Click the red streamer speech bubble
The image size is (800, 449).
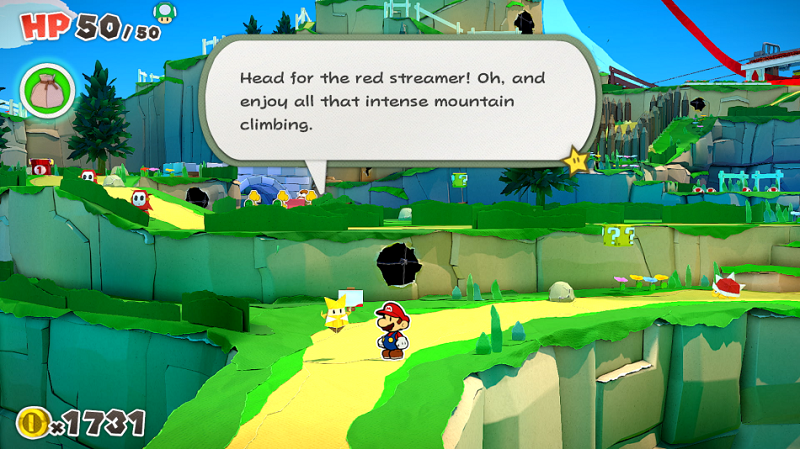[400, 100]
